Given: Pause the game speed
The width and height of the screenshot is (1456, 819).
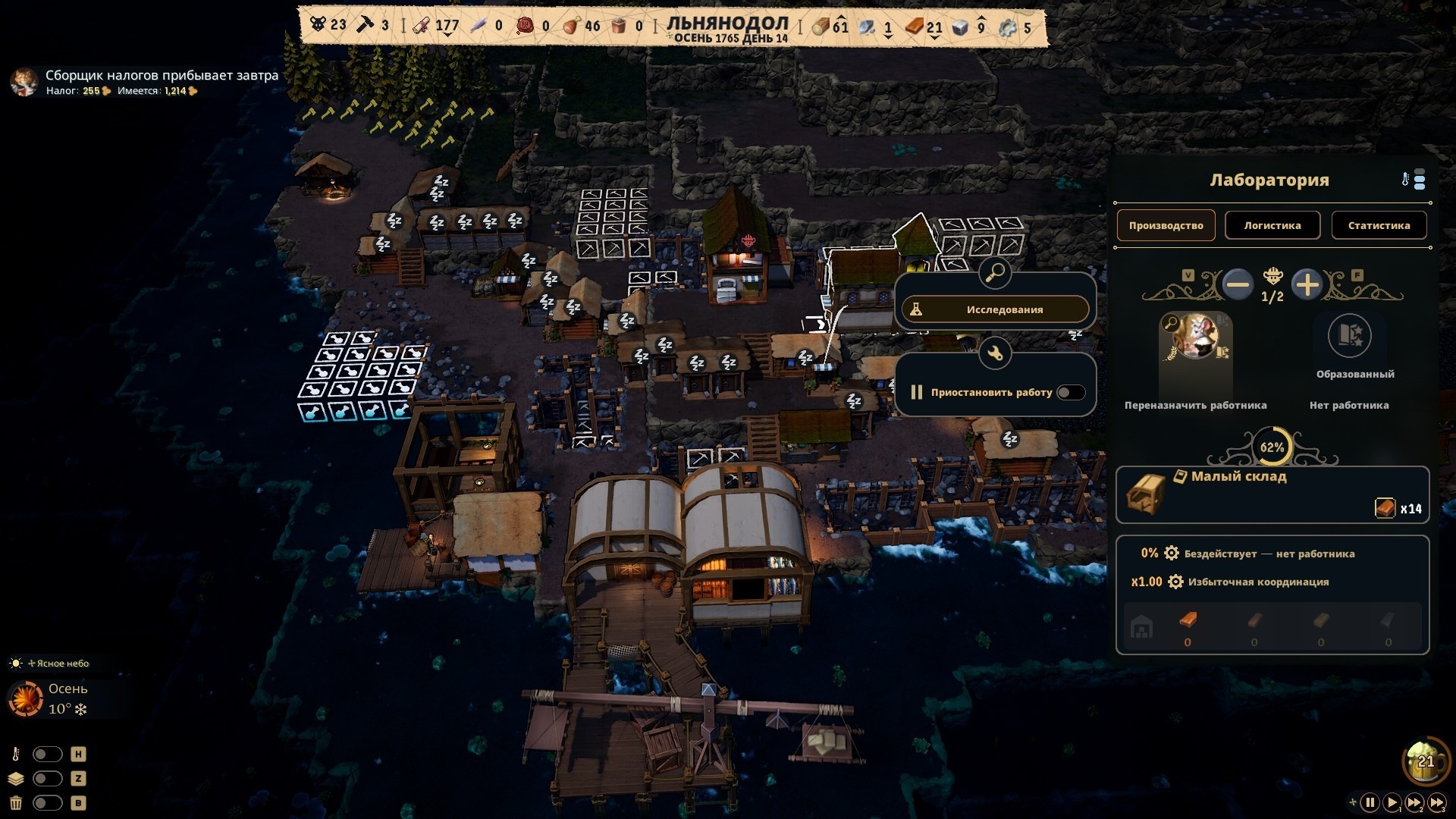Looking at the screenshot, I should (x=1370, y=802).
